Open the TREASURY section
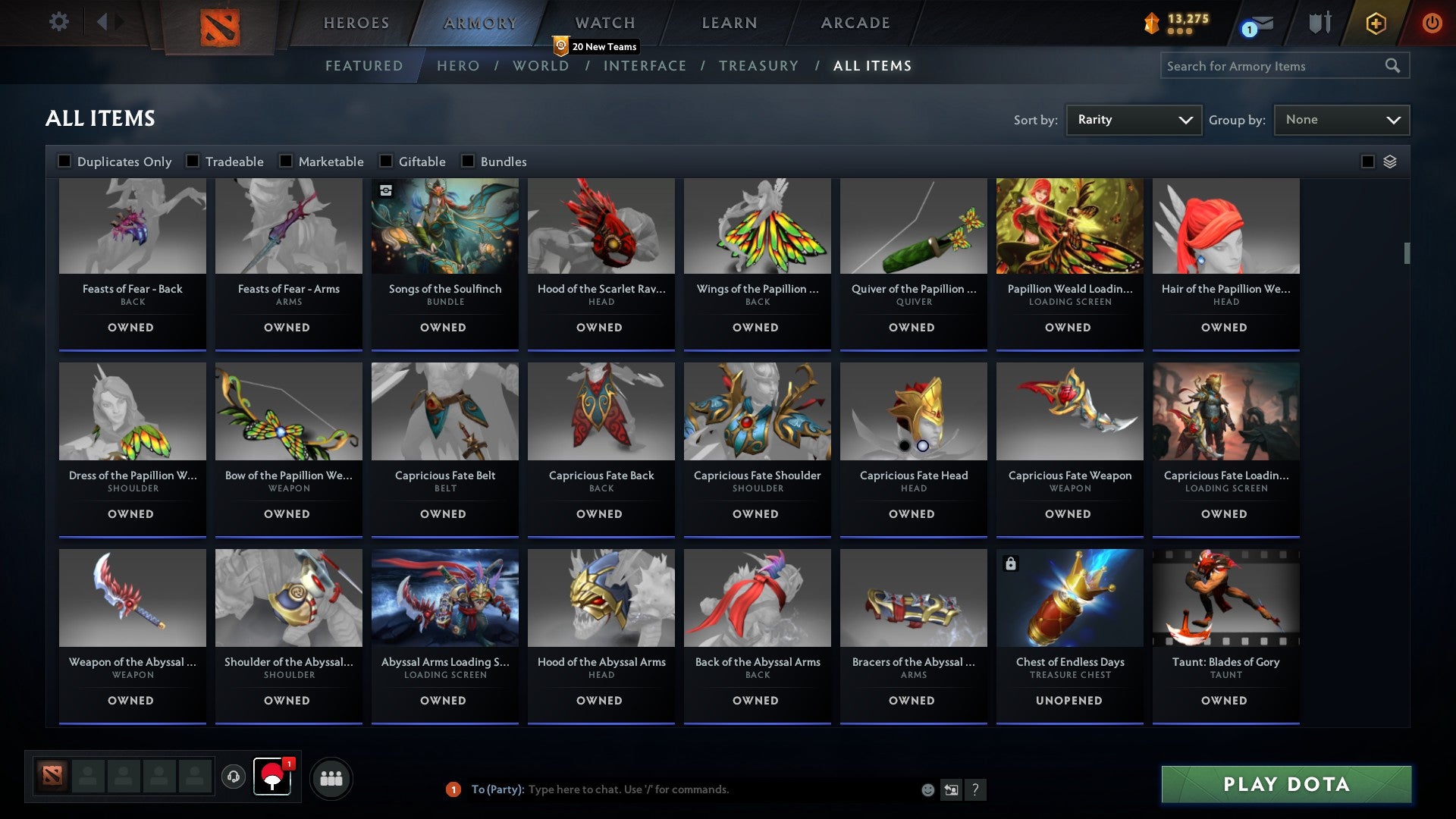Screen dimensions: 1456x819 coord(758,66)
